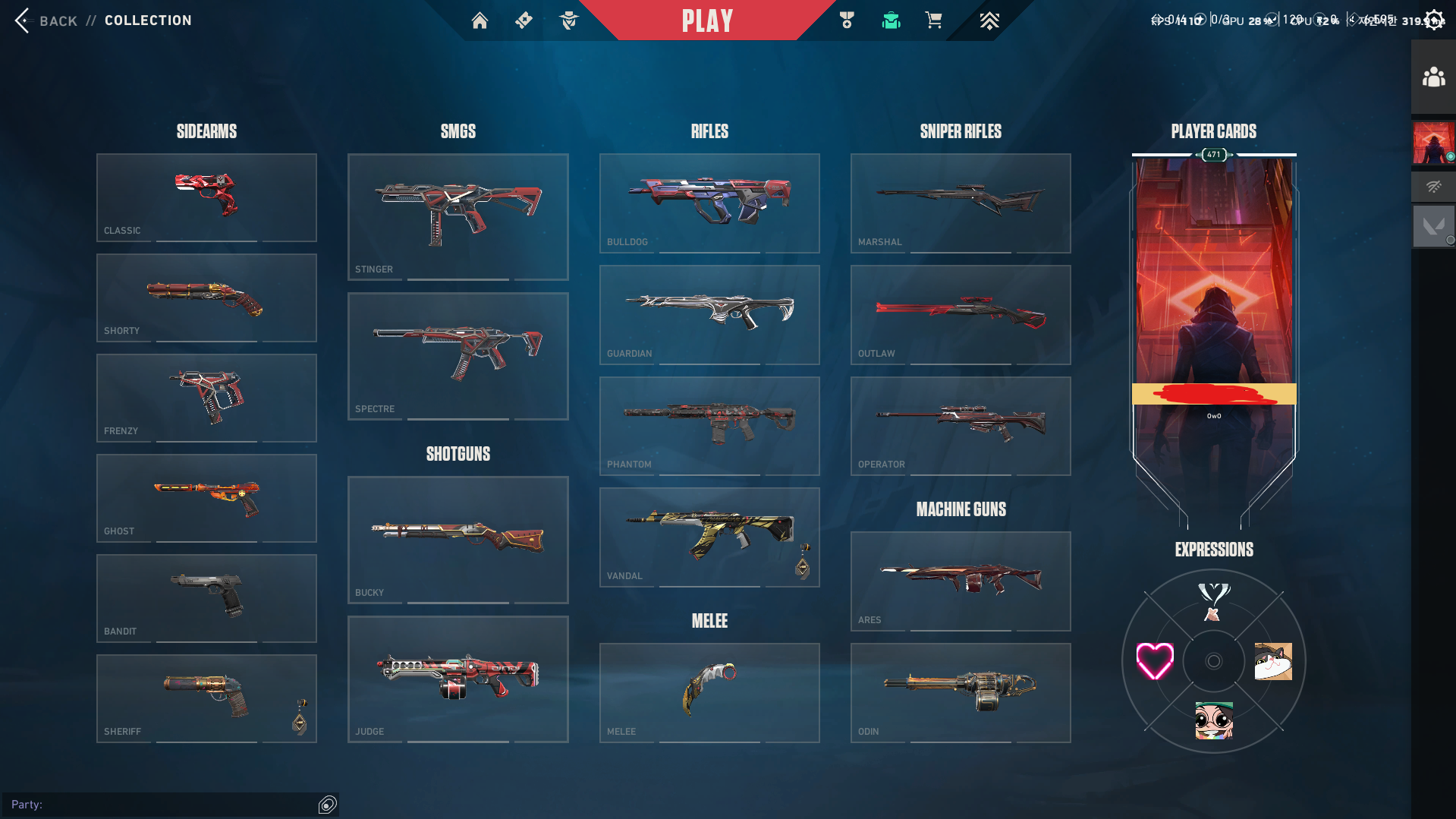
Task: Open the settings gear
Action: tap(1434, 20)
